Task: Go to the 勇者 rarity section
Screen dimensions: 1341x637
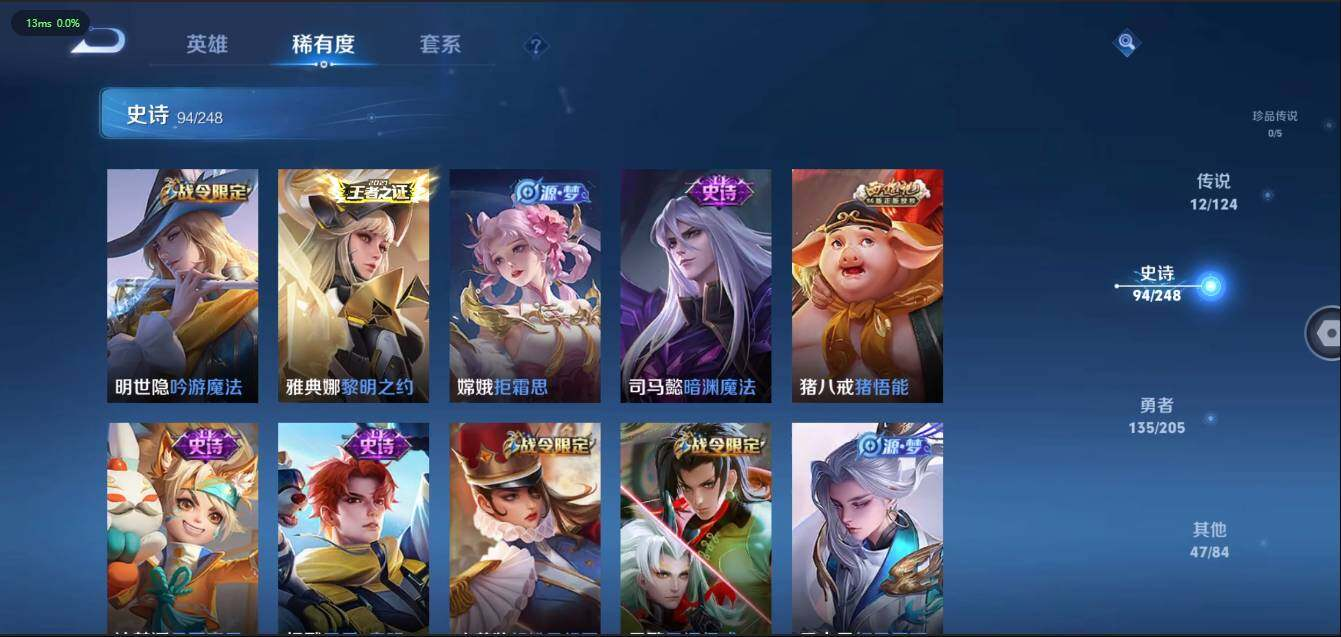Action: click(1156, 415)
